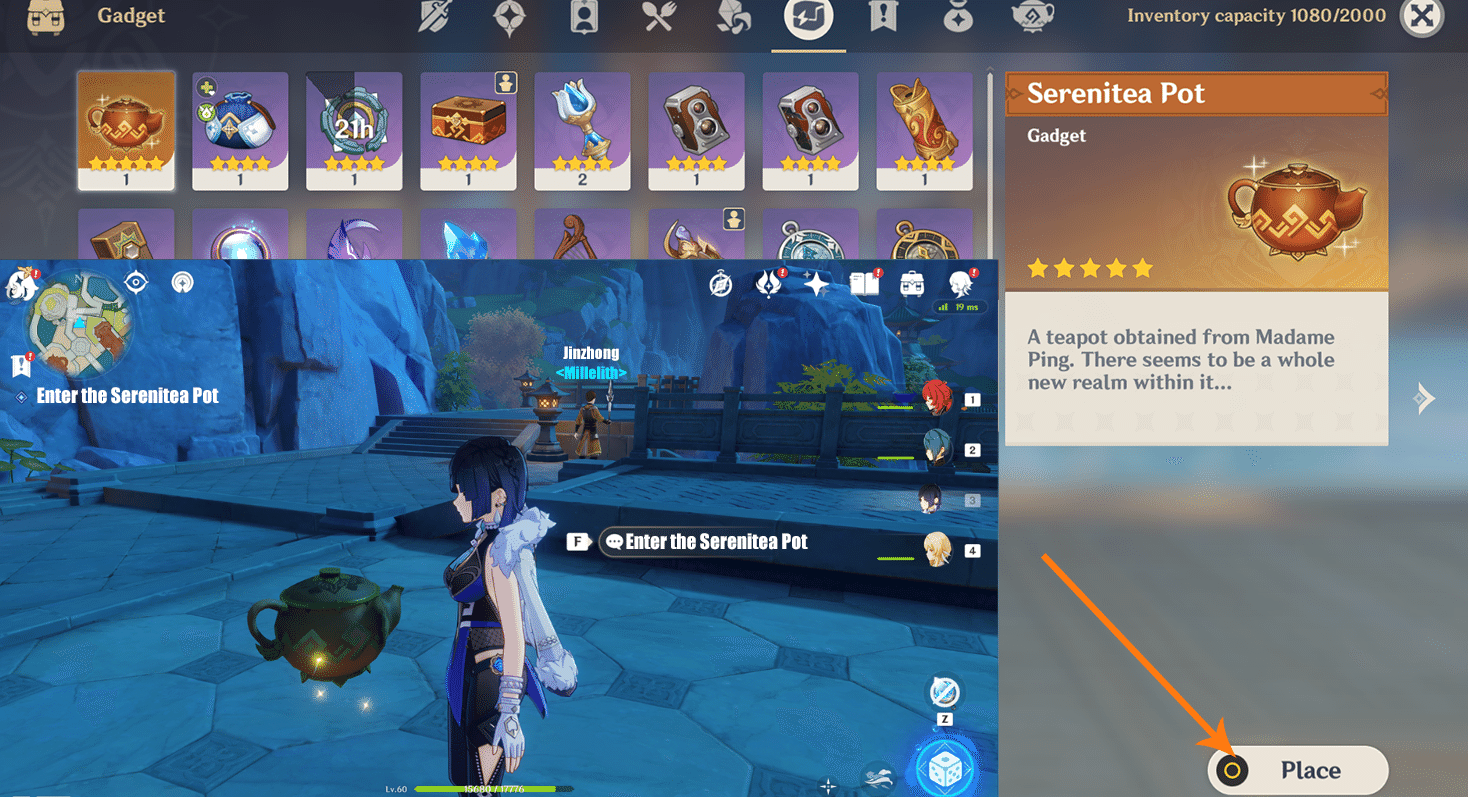1468x797 pixels.
Task: Switch to the Precious Items tab
Action: click(x=957, y=17)
